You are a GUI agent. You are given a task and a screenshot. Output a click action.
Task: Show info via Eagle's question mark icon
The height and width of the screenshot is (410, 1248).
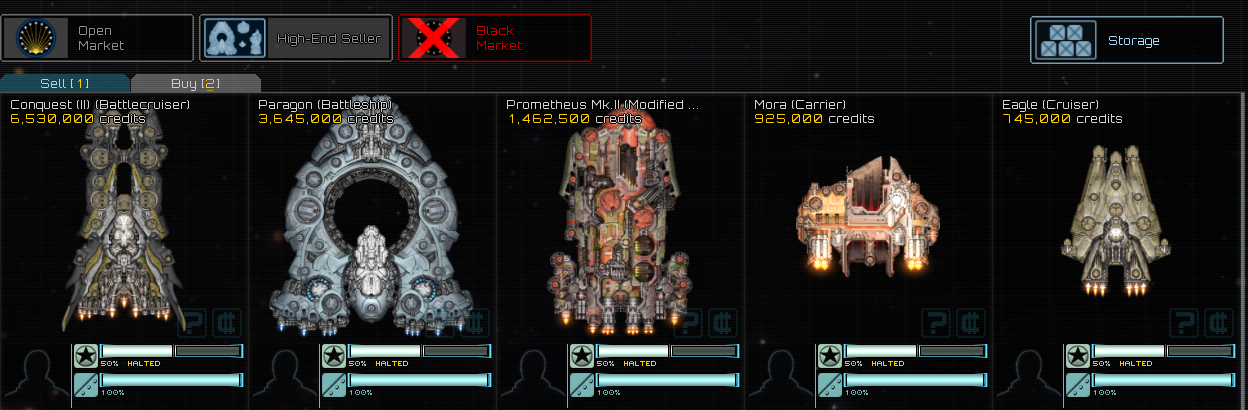tap(1185, 322)
